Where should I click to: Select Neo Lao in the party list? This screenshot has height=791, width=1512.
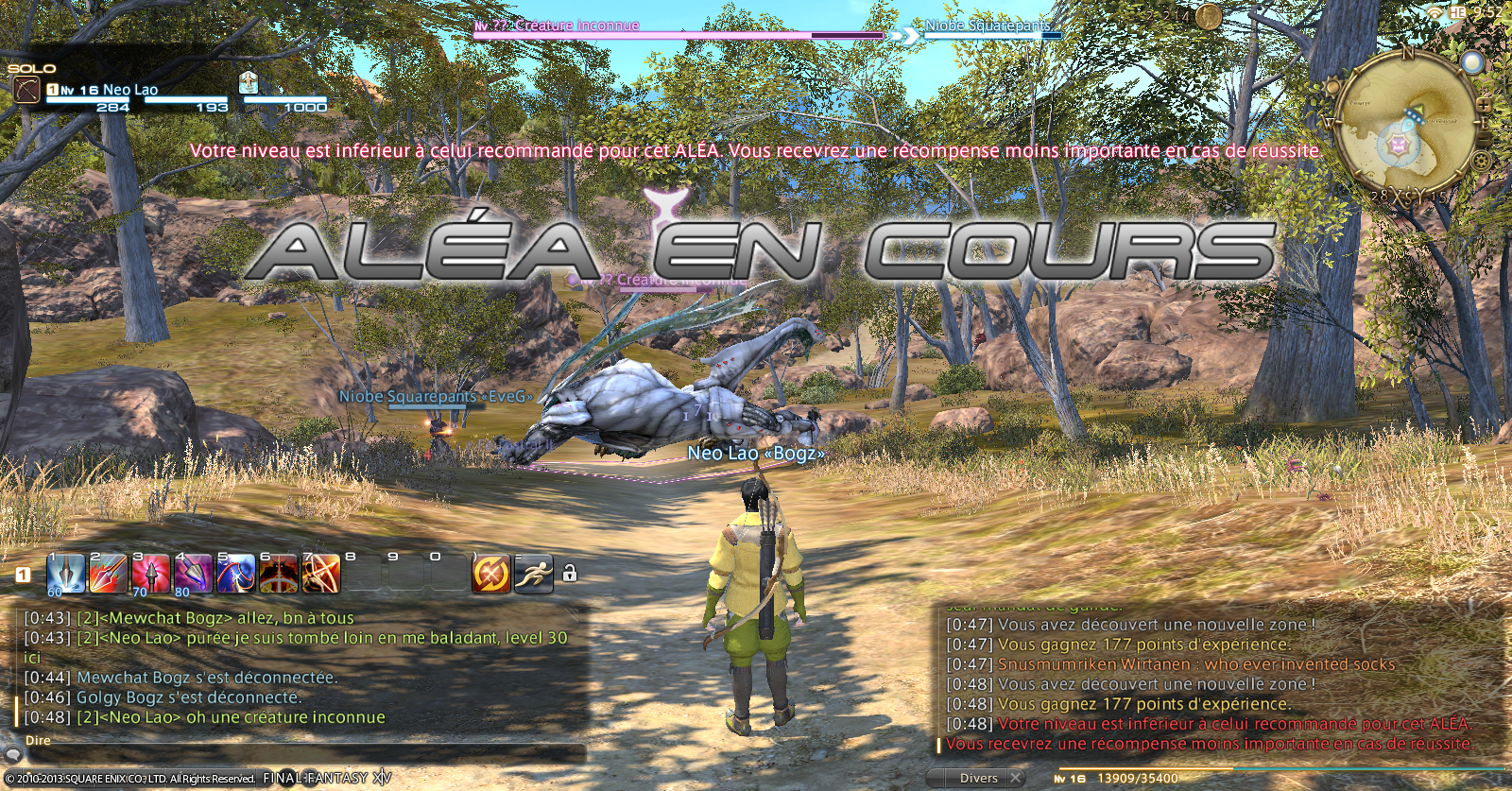click(130, 90)
